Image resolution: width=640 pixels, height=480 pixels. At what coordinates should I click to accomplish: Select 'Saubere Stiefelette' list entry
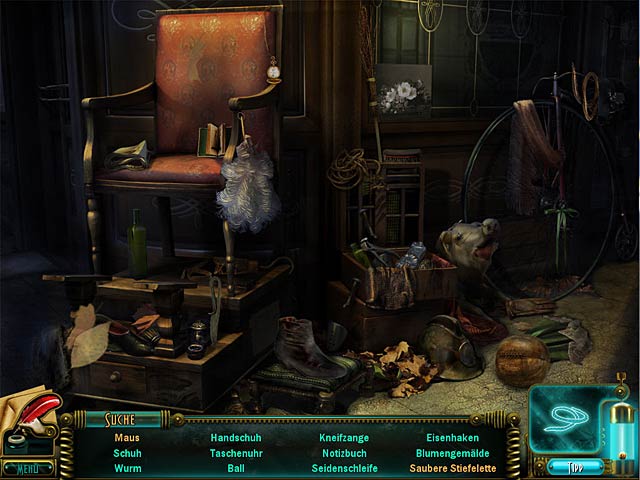click(x=452, y=468)
